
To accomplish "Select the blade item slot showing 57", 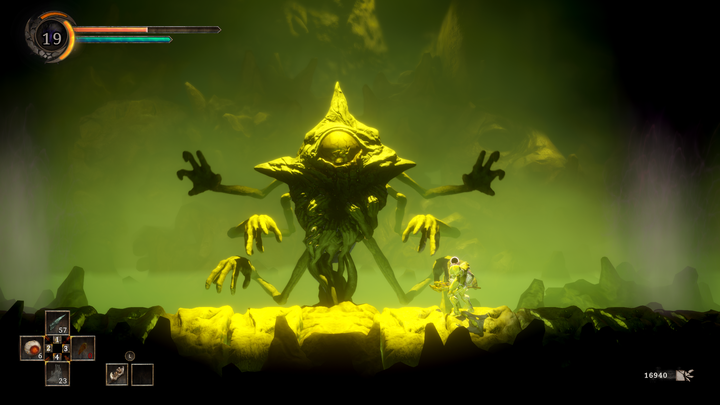I will pos(57,322).
